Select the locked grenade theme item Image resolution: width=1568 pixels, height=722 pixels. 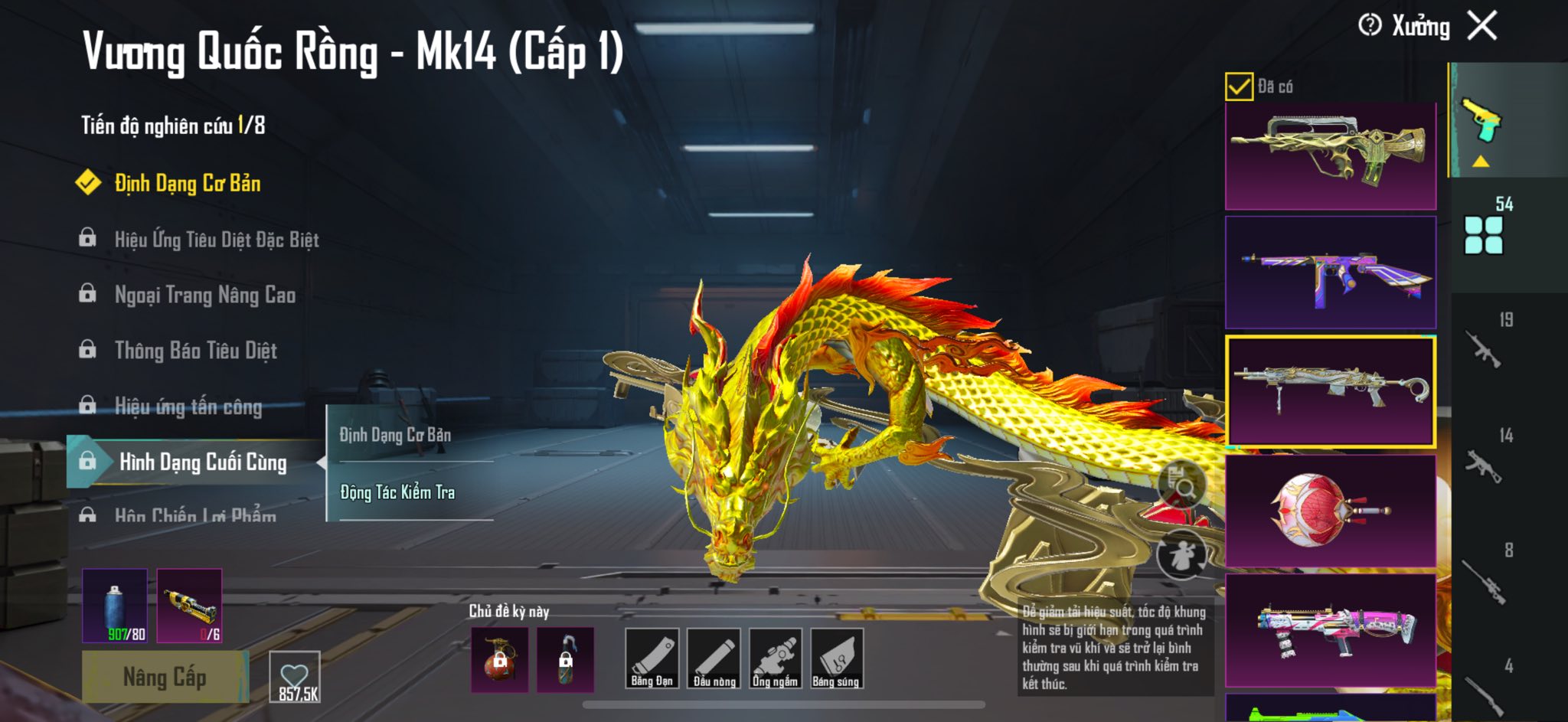[x=499, y=659]
